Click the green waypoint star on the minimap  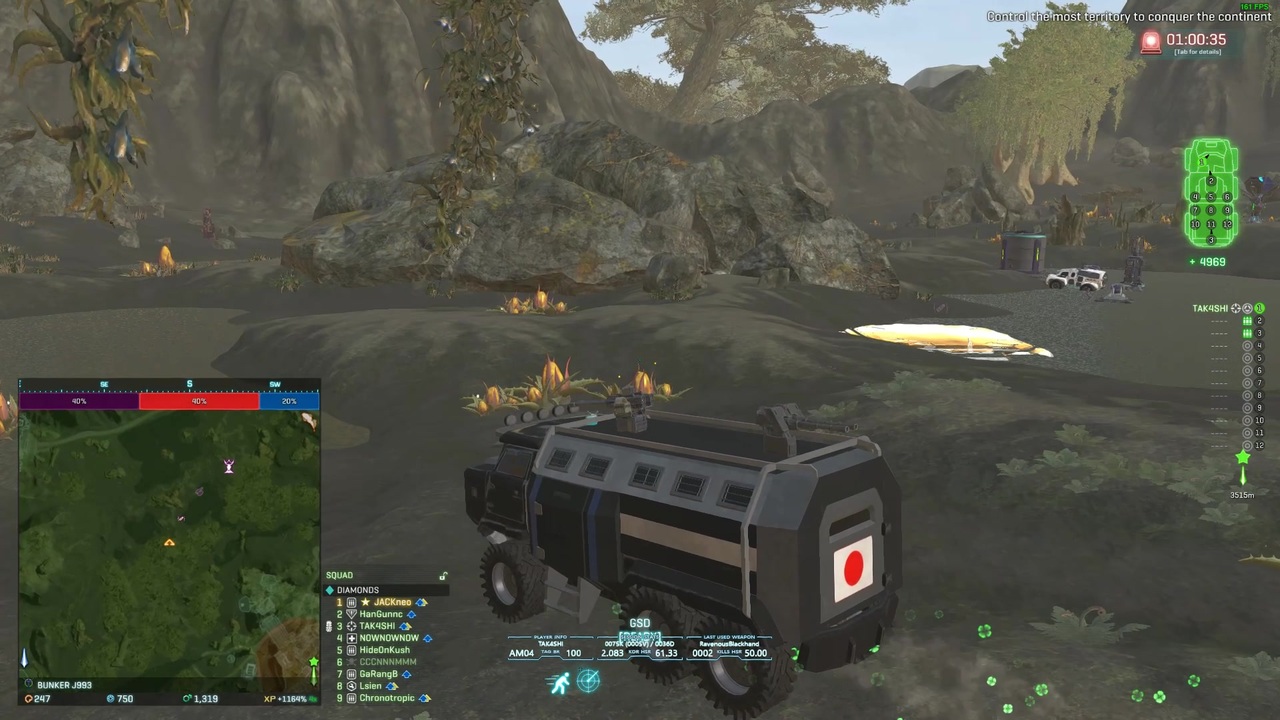[314, 661]
